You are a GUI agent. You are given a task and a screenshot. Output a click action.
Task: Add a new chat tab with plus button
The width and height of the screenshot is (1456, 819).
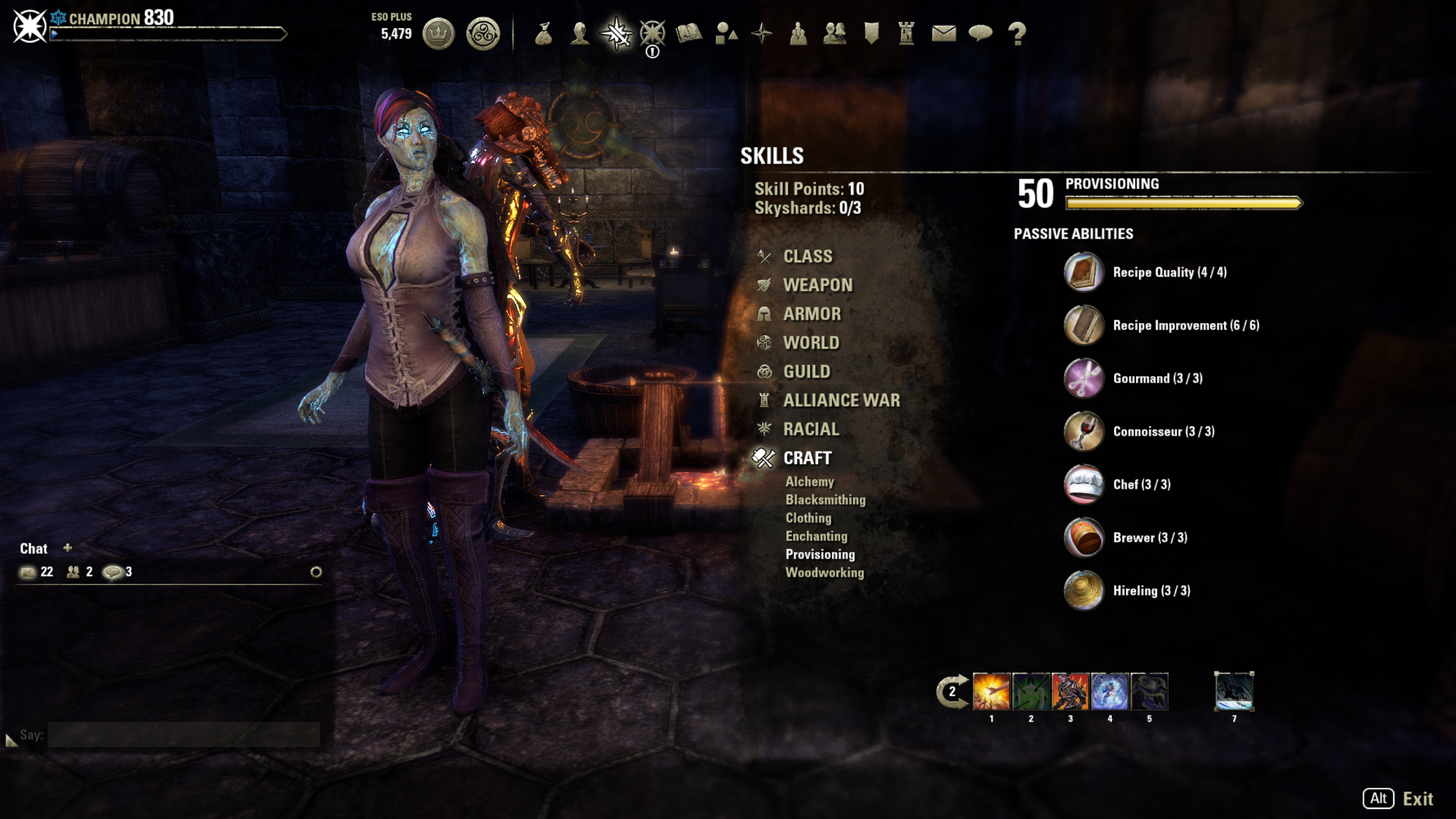click(68, 548)
